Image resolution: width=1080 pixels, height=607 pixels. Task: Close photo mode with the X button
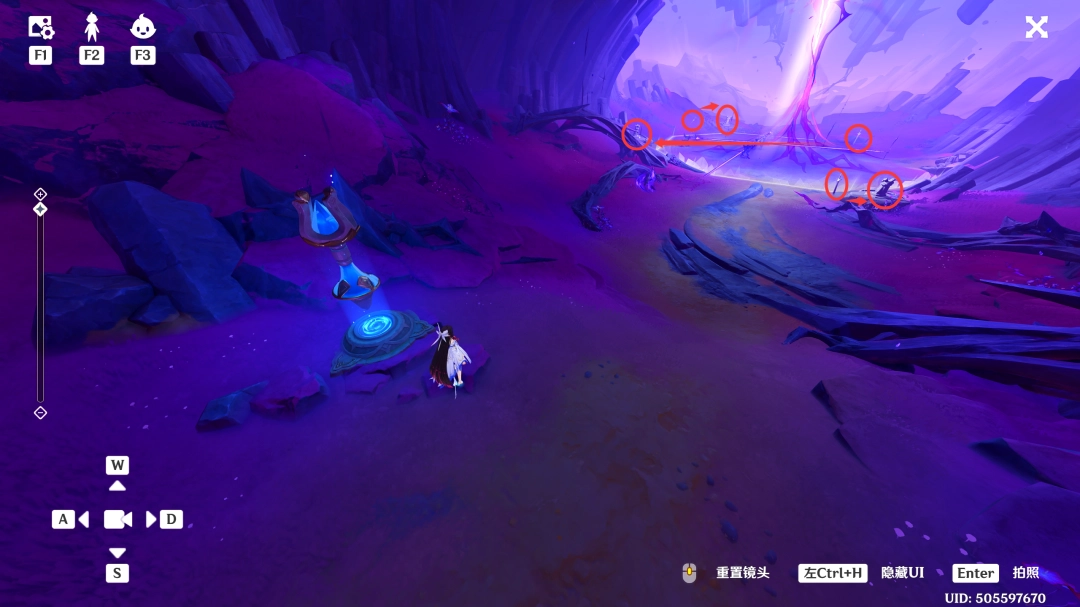1036,27
